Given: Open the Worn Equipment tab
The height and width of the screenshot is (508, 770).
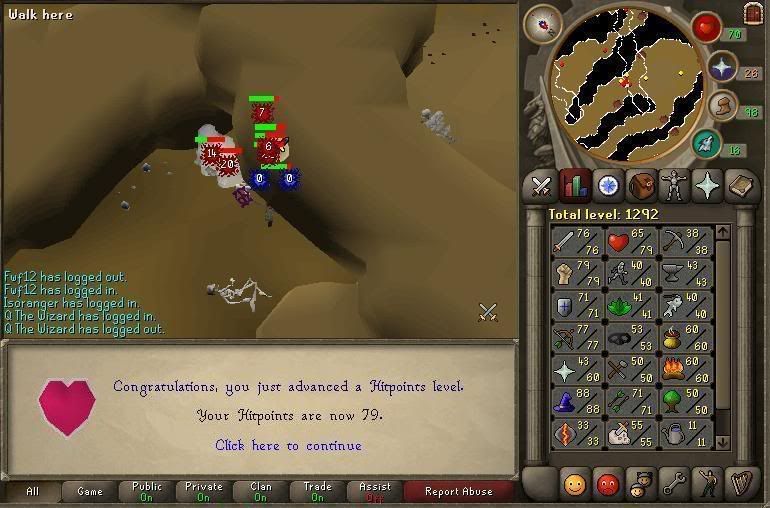Looking at the screenshot, I should [x=674, y=185].
